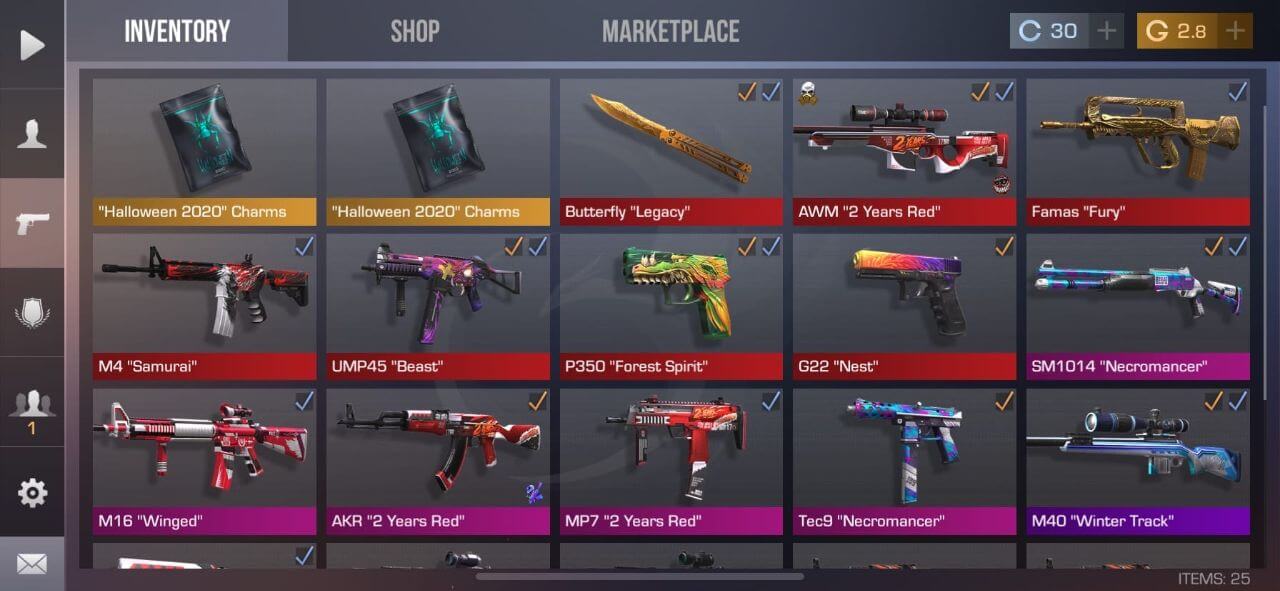Choose the P350 "Forest Spirit" pistol
This screenshot has width=1280, height=591.
tap(671, 307)
